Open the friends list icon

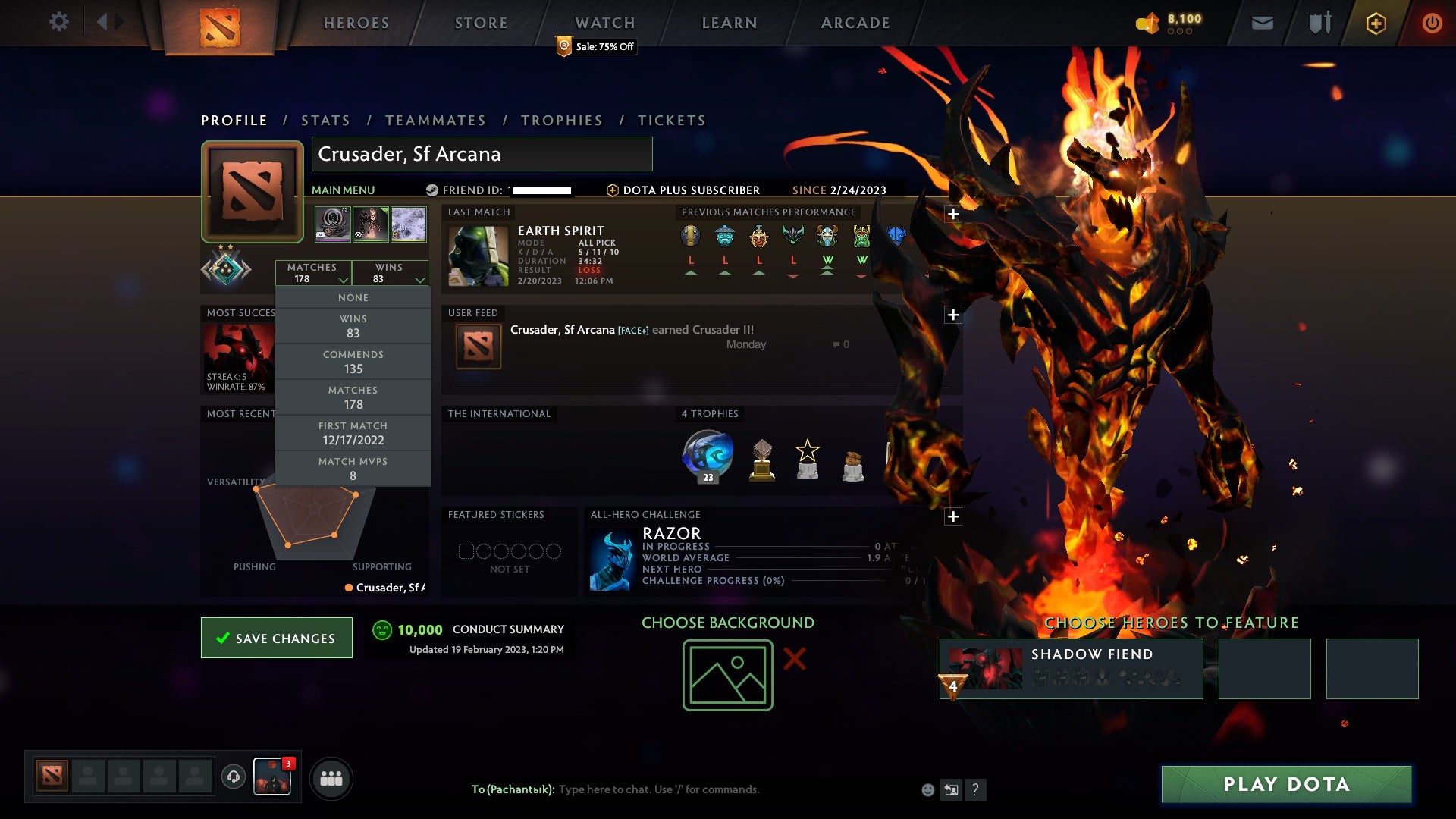pyautogui.click(x=331, y=777)
